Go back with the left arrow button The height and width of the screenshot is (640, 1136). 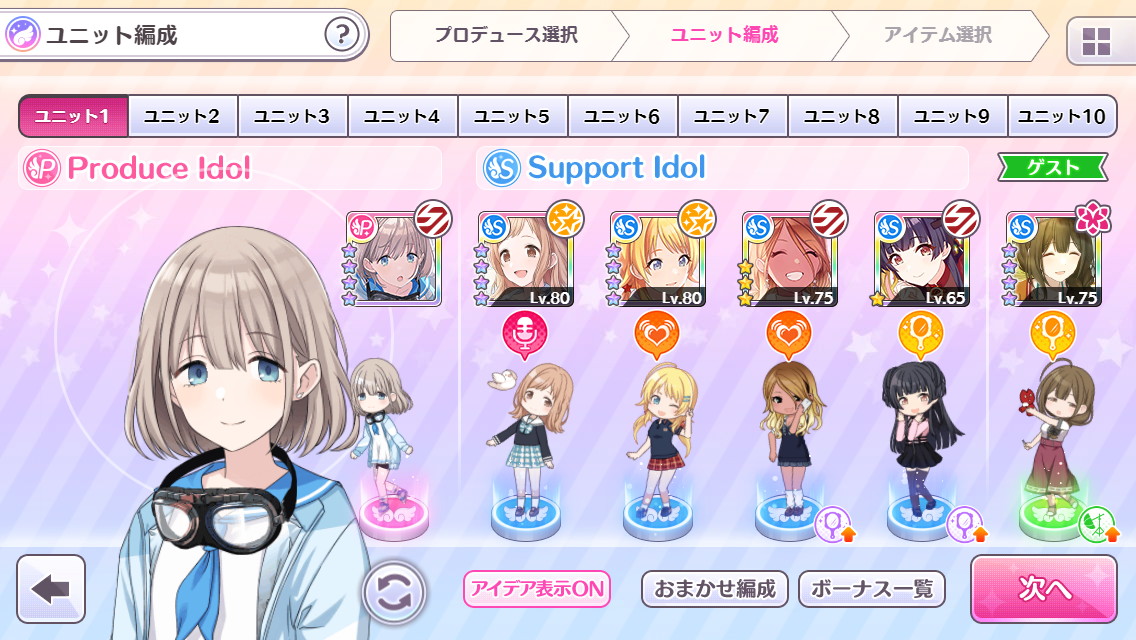click(51, 589)
